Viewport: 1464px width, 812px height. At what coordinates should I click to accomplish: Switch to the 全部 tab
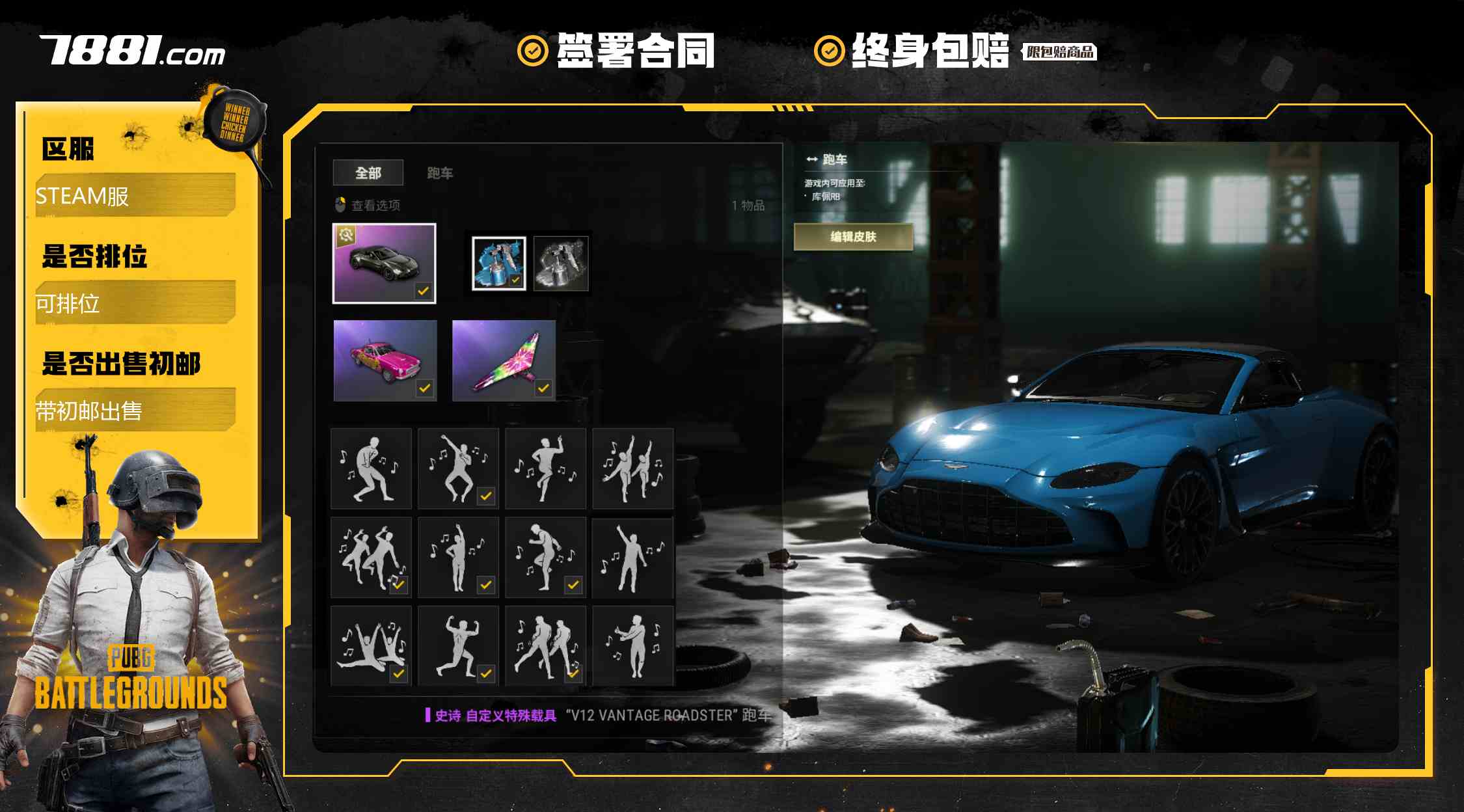point(368,173)
